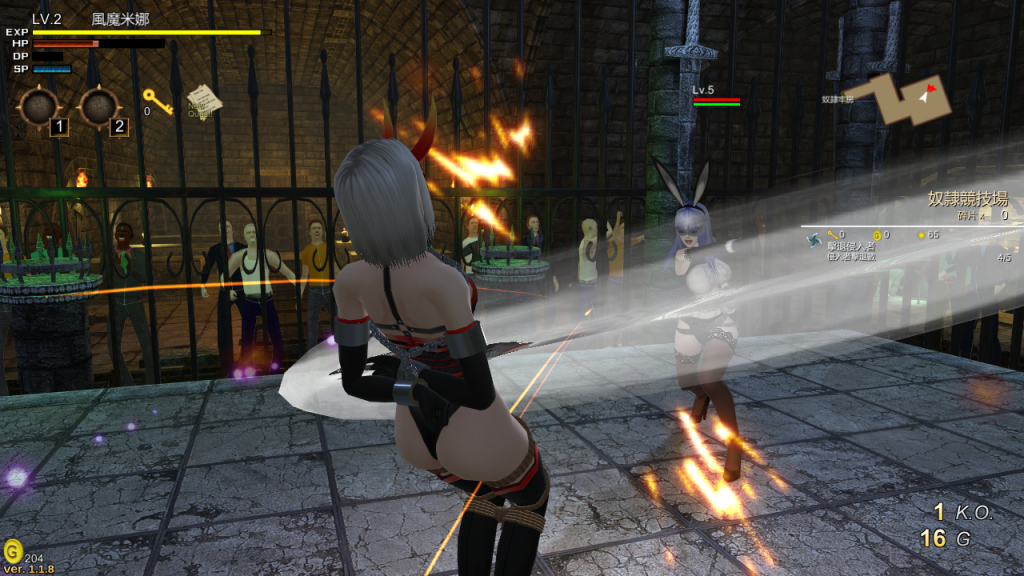Click the repel invaders quest tracker
Image resolution: width=1024 pixels, height=576 pixels.
click(x=850, y=250)
